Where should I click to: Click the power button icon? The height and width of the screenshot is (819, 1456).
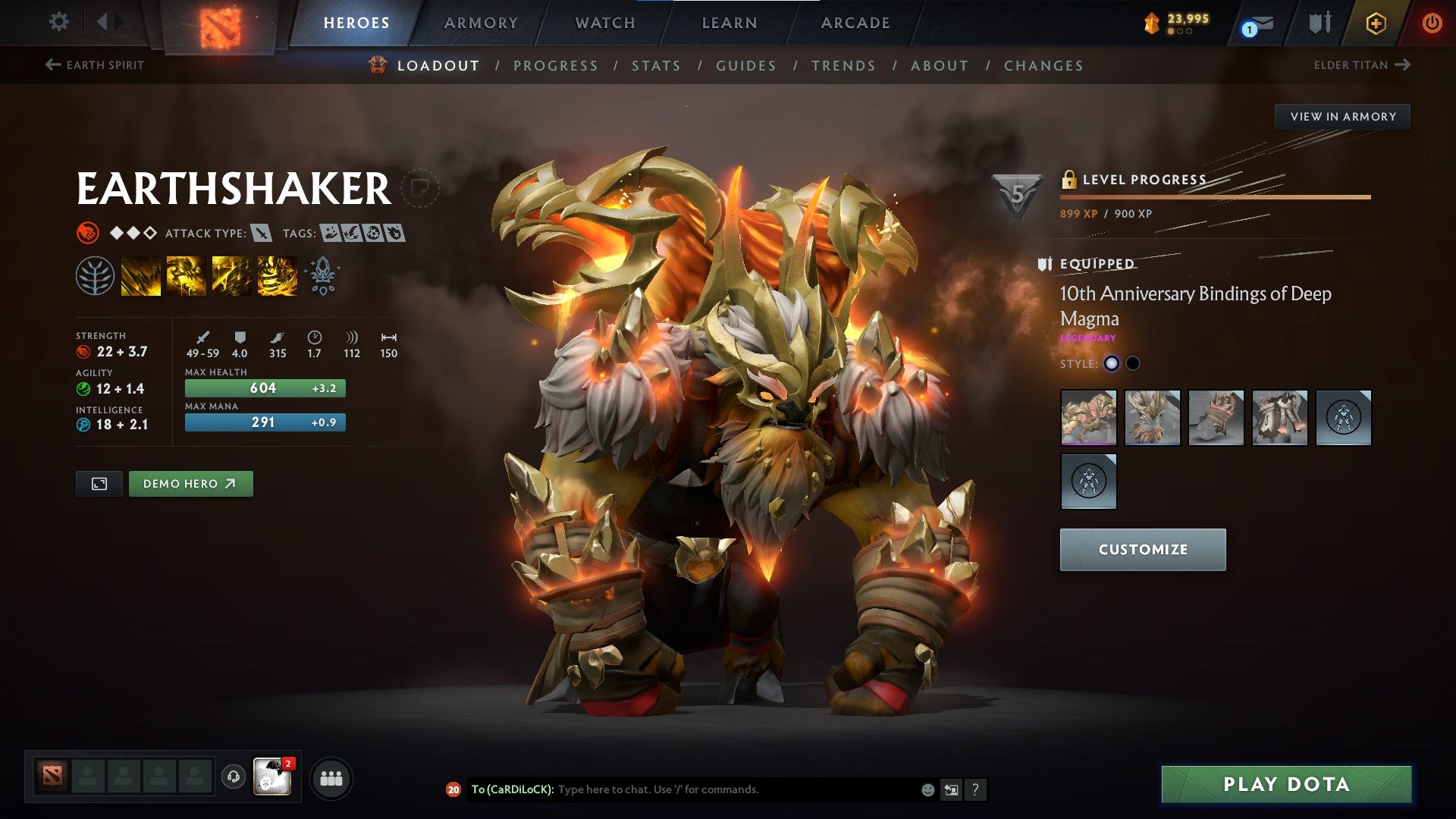tap(1432, 23)
